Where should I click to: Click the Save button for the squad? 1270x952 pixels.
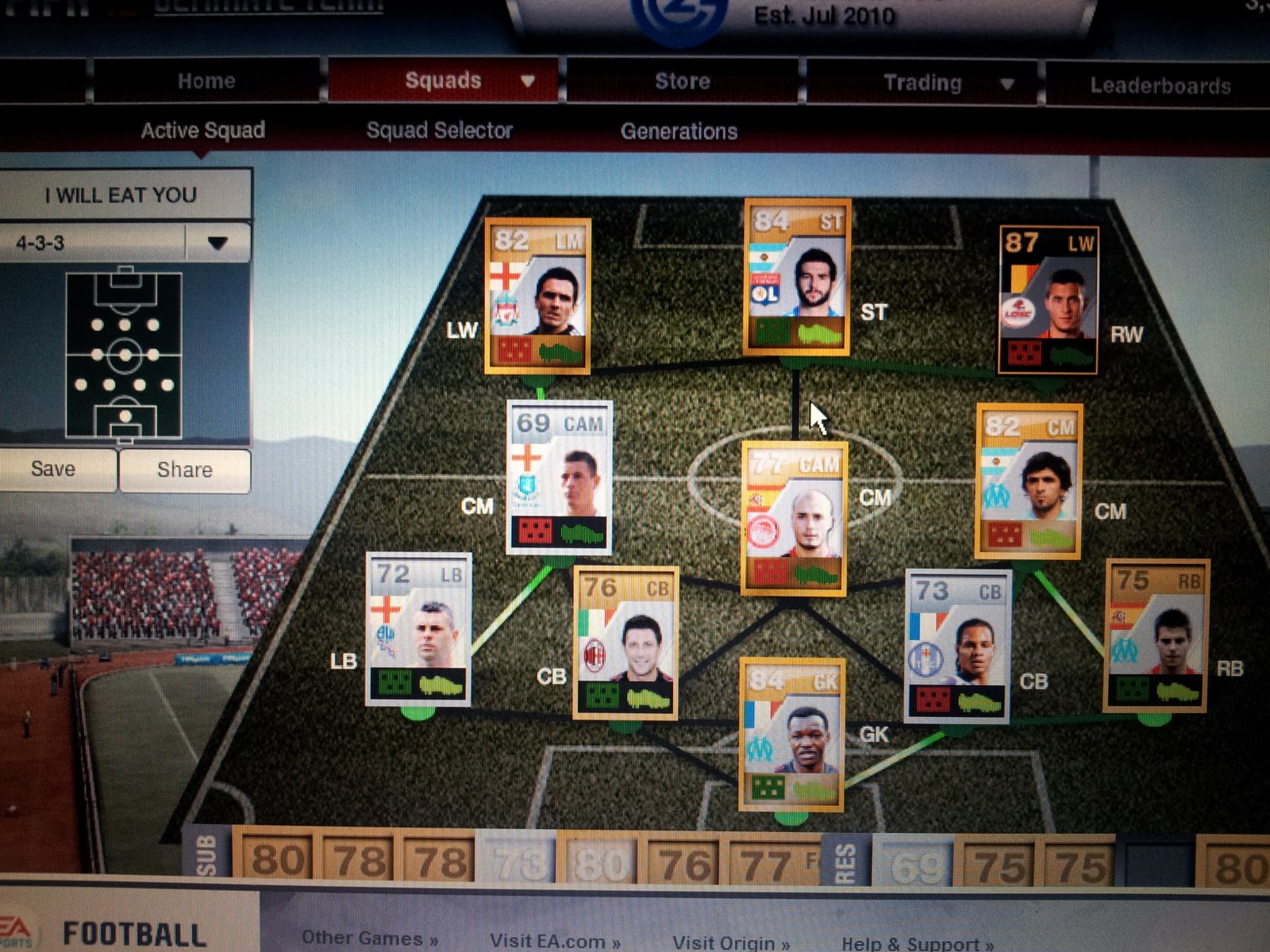pyautogui.click(x=56, y=469)
